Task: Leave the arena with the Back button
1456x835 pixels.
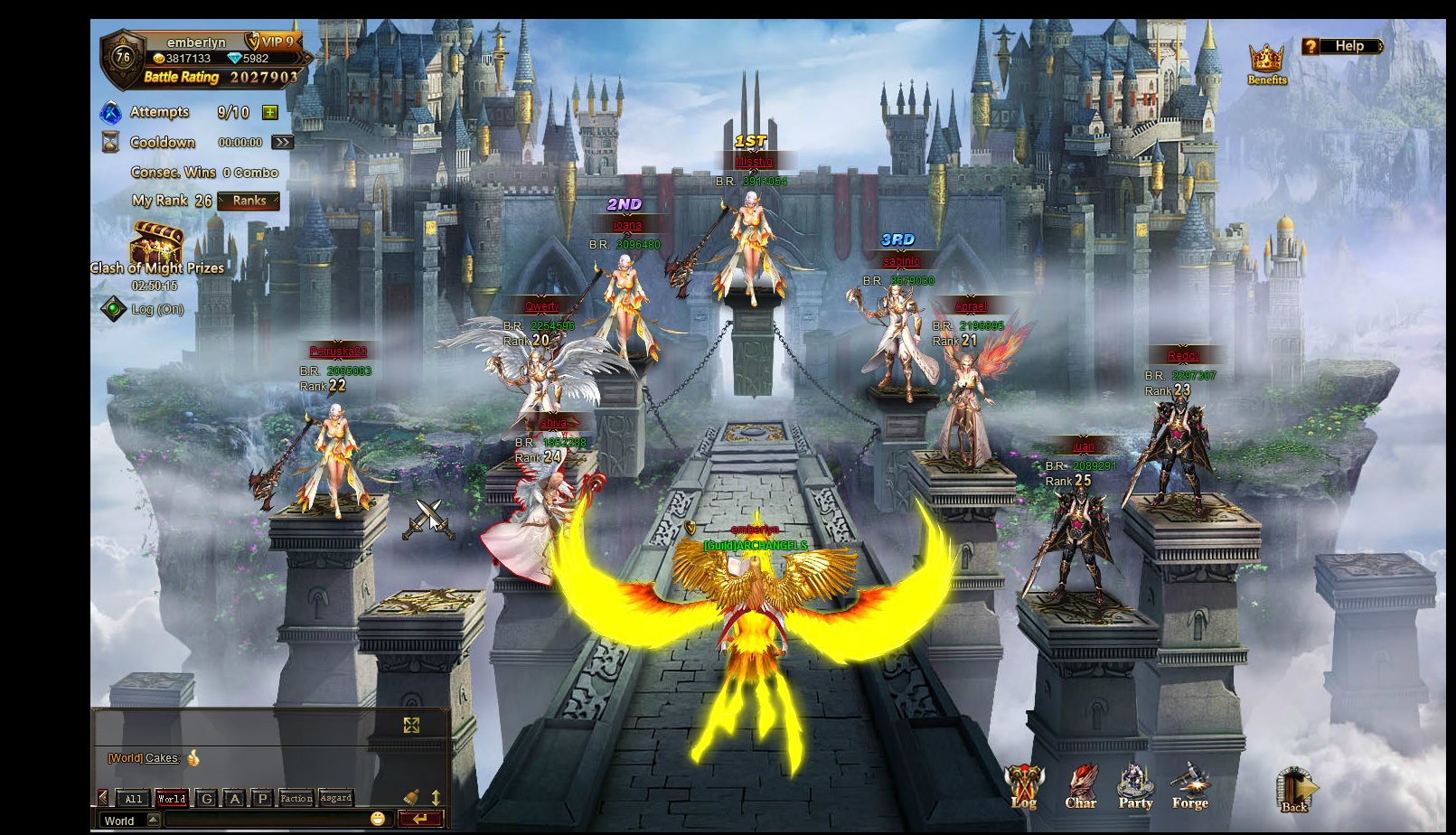Action: coord(1294,790)
